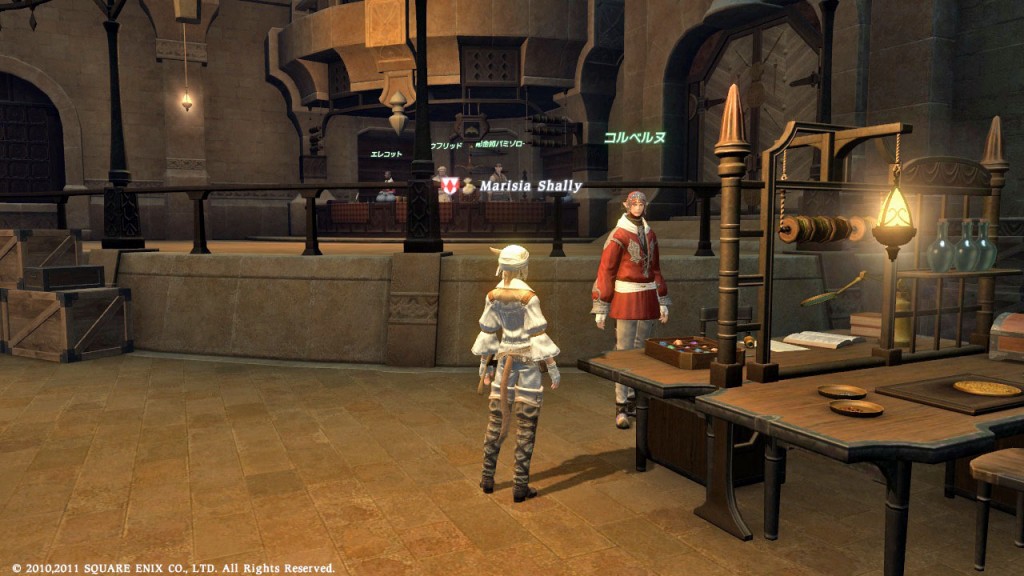The image size is (1024, 576).
Task: Select the Marisia Shally nameplate
Action: pos(530,186)
